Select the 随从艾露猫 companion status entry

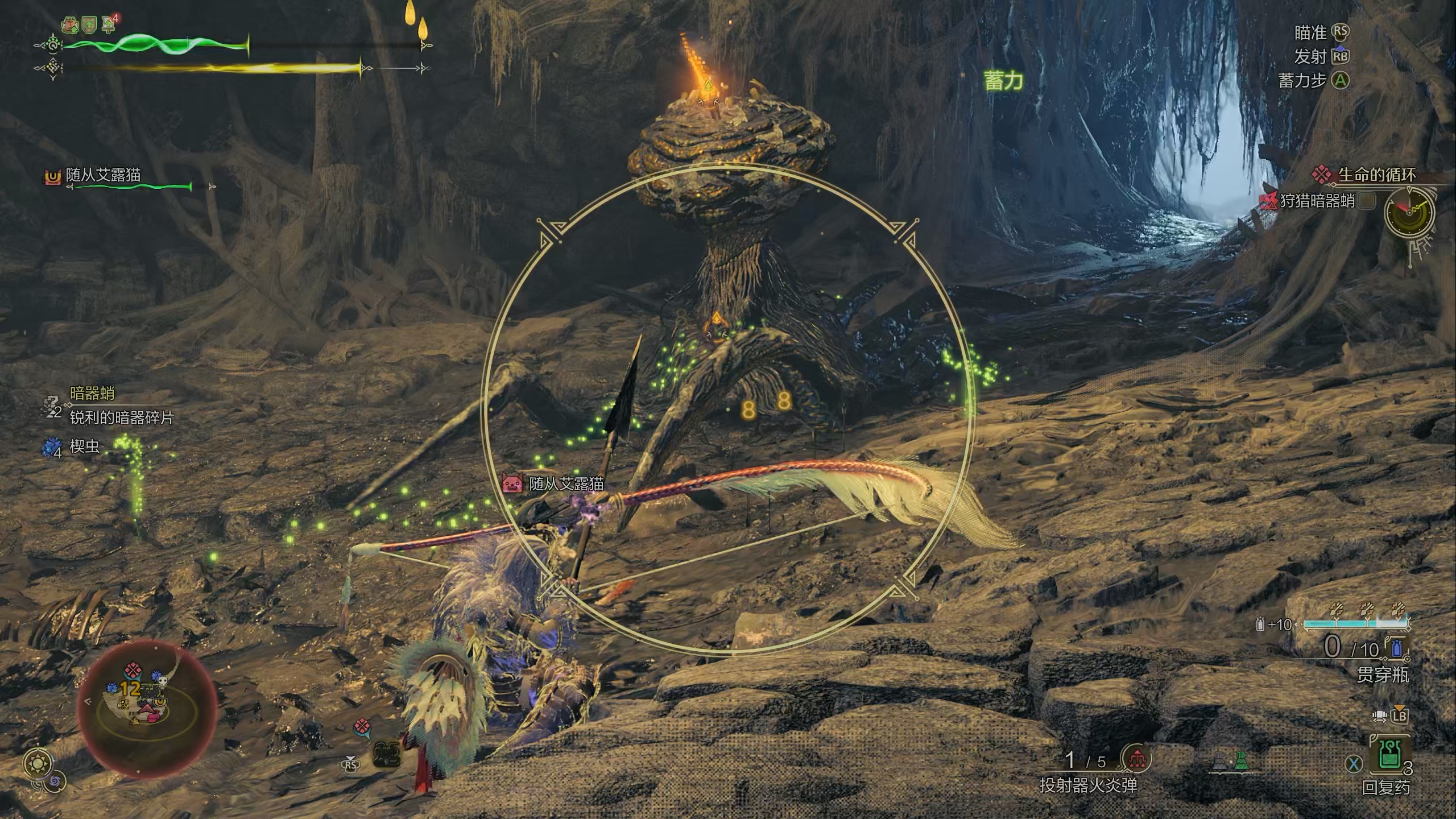(x=102, y=175)
